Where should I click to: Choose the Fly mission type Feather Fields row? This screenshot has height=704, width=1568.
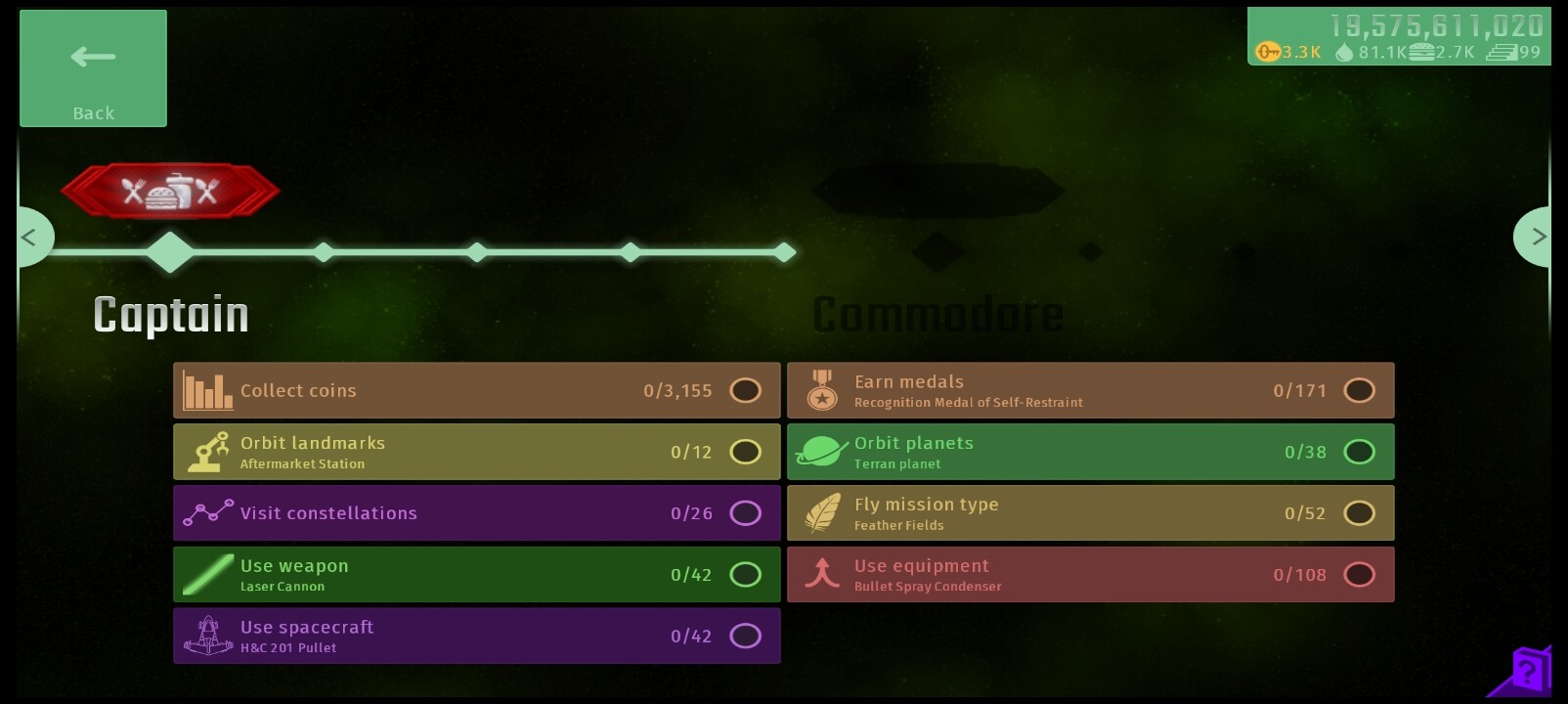[x=1090, y=513]
